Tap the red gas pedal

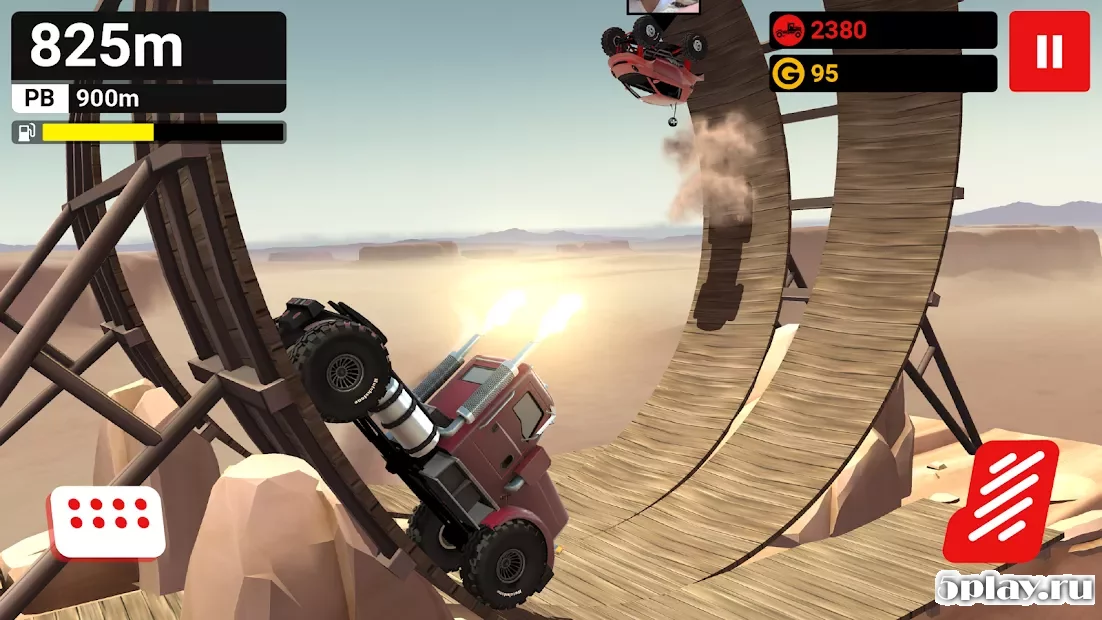tap(1001, 500)
